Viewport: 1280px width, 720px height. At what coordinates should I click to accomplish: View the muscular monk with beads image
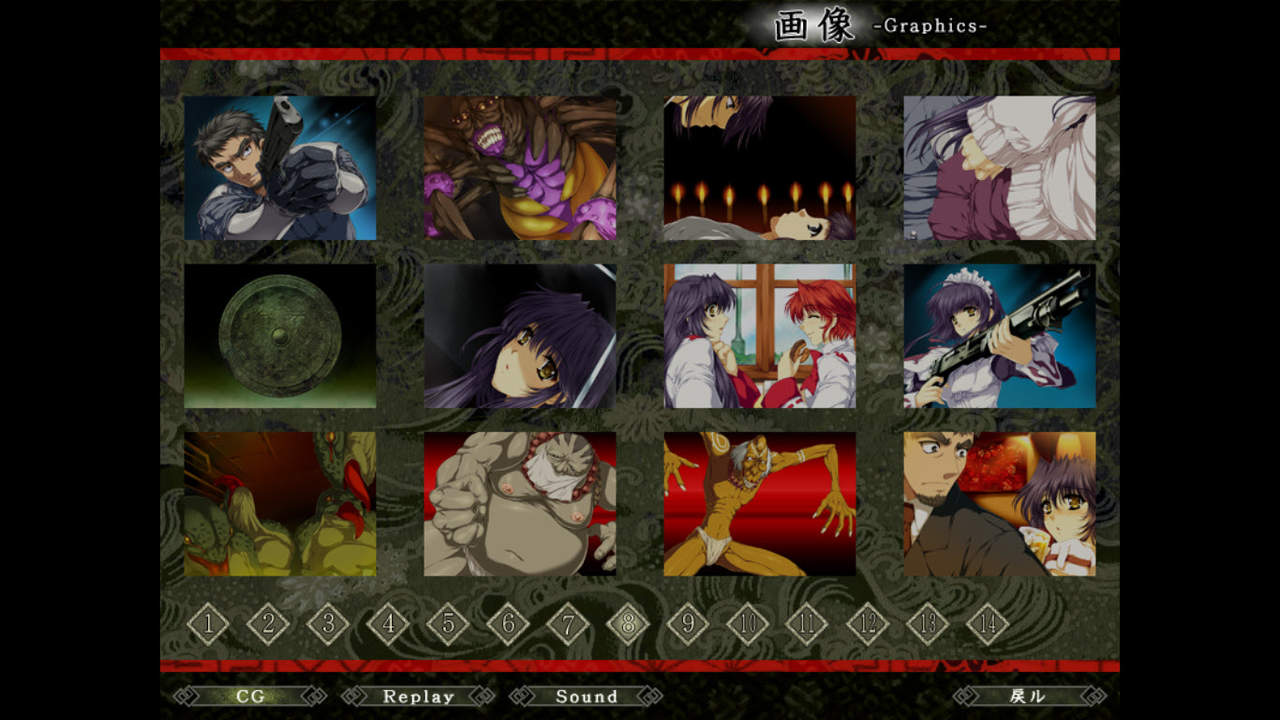tap(520, 504)
